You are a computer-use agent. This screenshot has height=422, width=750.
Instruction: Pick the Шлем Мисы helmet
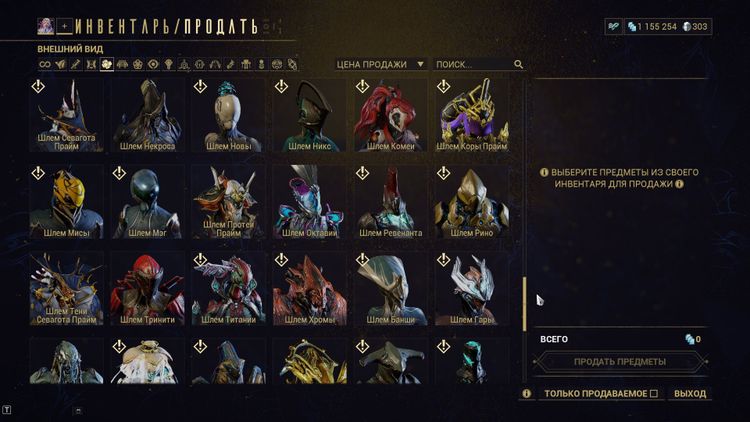click(66, 200)
